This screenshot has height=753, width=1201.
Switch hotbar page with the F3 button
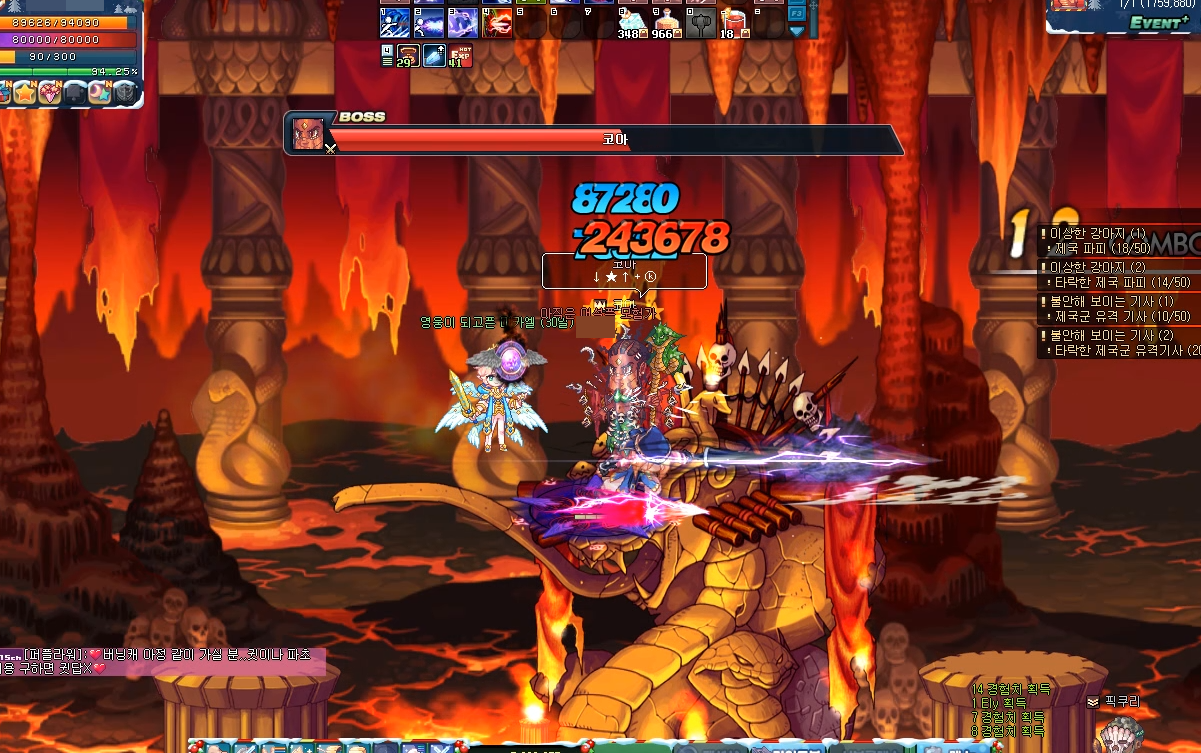click(x=797, y=12)
